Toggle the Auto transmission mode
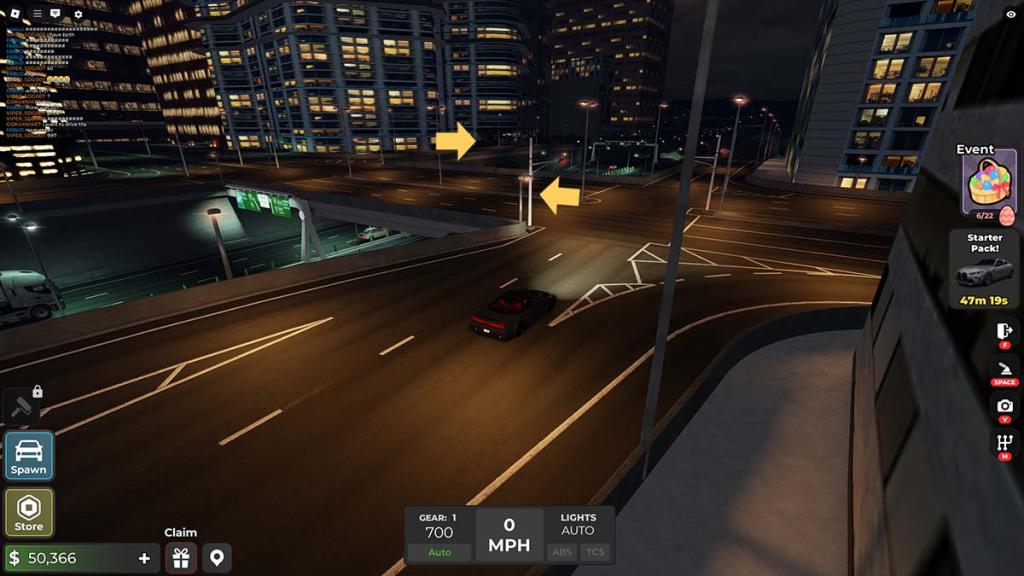The image size is (1024, 576). coord(439,552)
